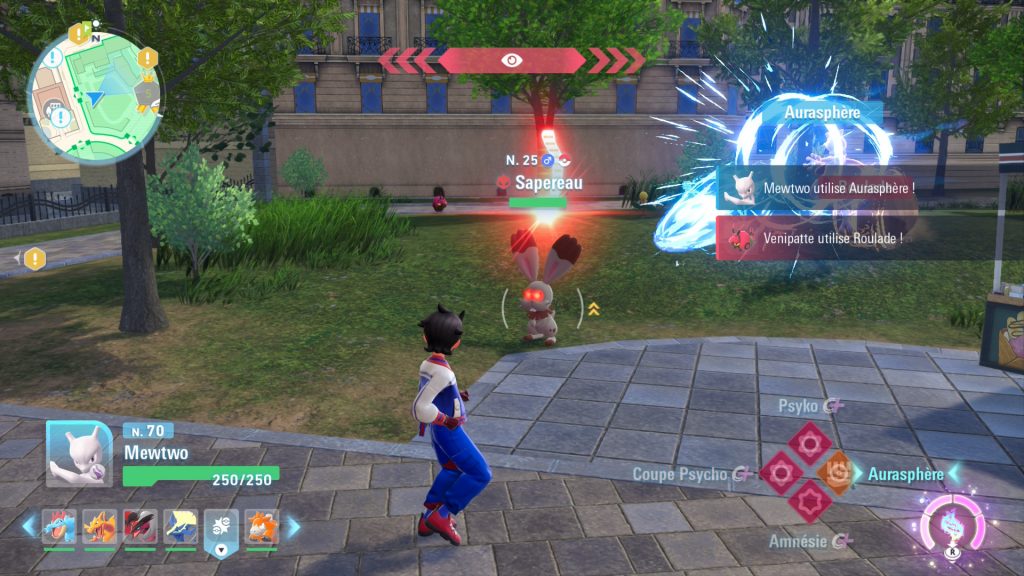Switch to the red and black bird Pokémon
This screenshot has height=576, width=1024.
(140, 527)
